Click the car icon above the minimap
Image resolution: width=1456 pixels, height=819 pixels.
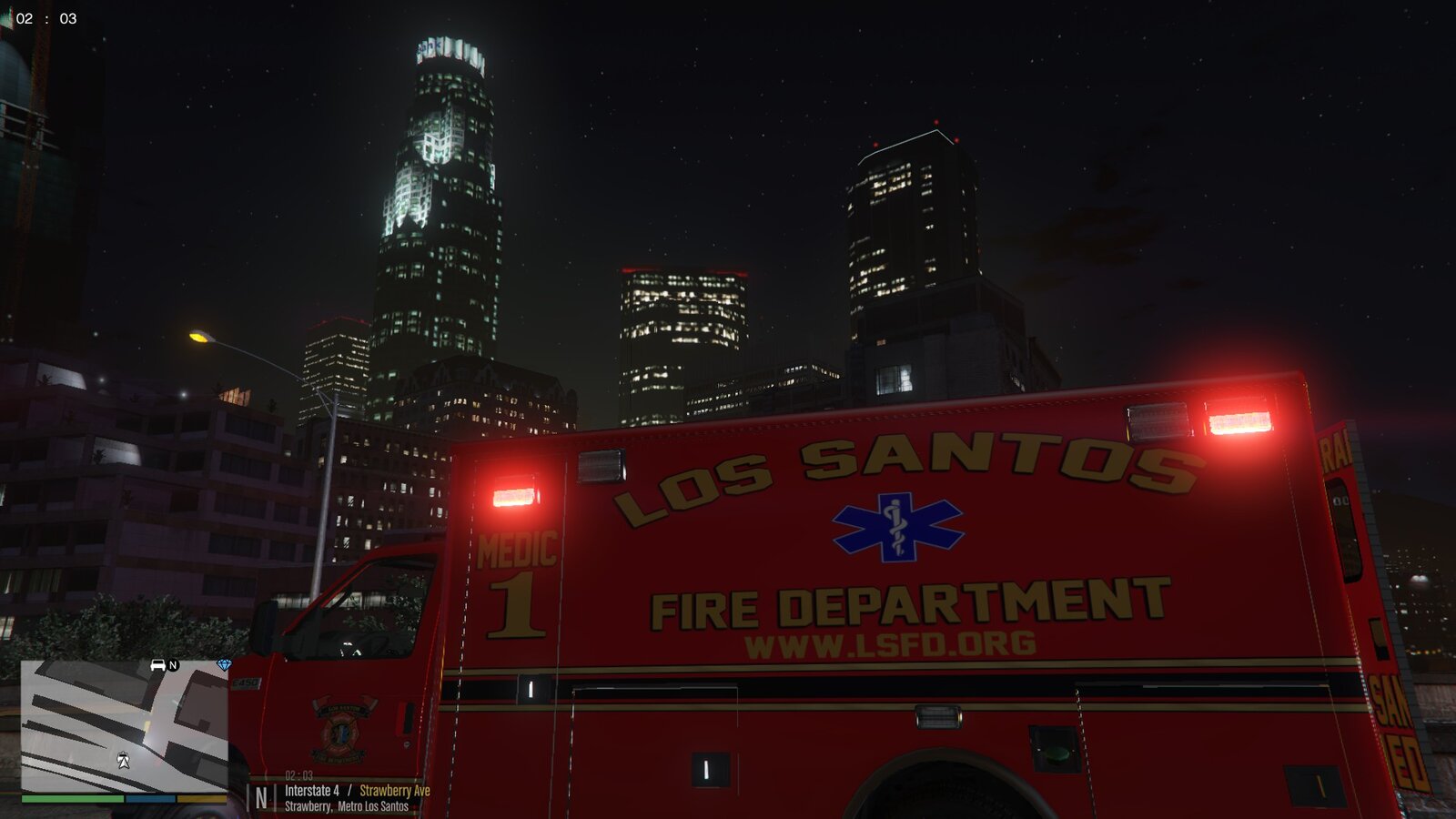click(157, 665)
